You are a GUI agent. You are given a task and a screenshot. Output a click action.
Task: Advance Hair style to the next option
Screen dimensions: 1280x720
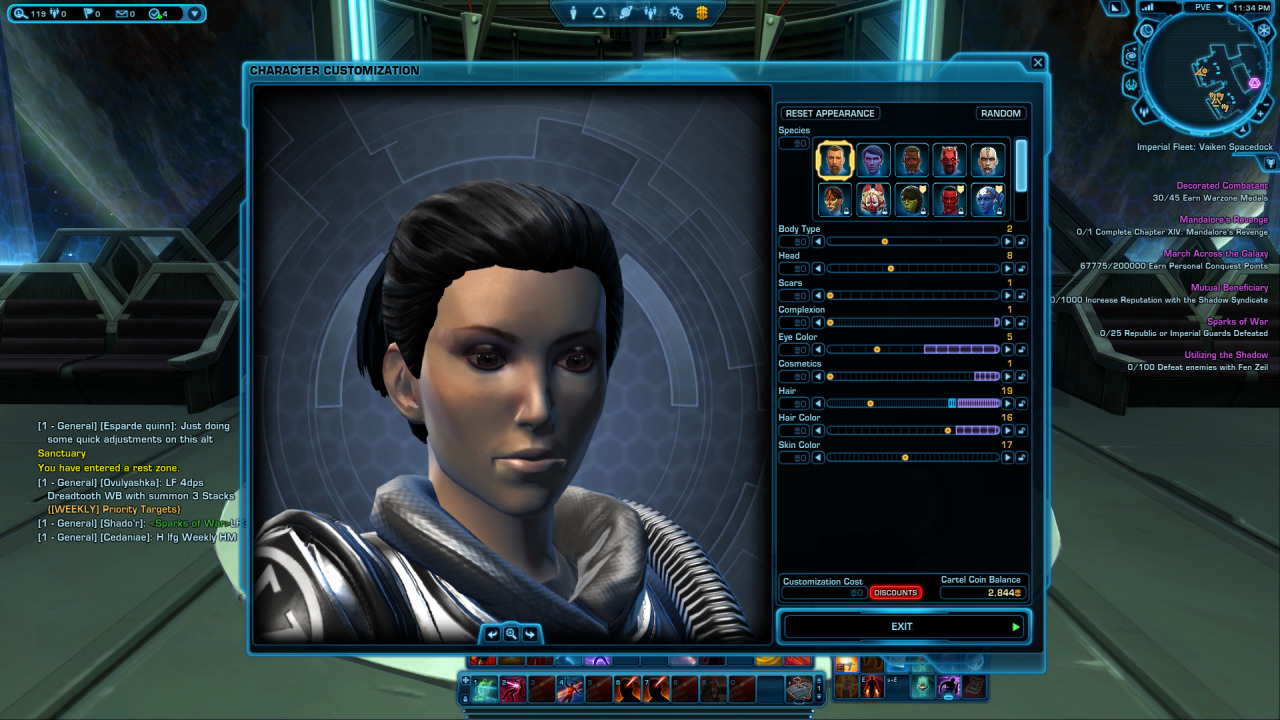[1007, 404]
